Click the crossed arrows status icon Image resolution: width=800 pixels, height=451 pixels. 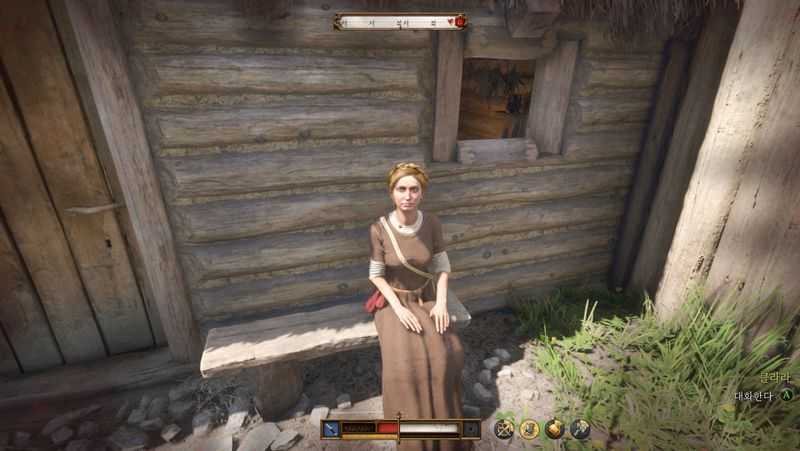(x=504, y=429)
